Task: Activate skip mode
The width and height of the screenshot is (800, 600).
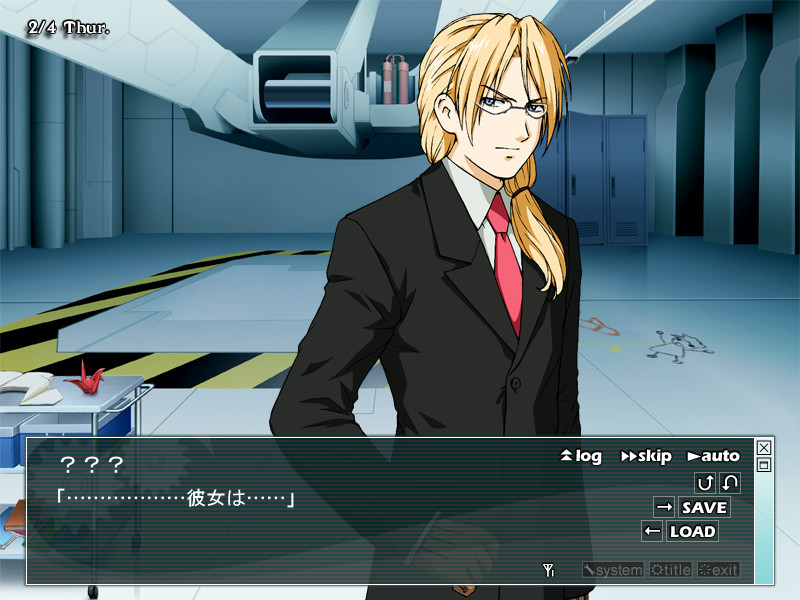Action: pos(646,456)
